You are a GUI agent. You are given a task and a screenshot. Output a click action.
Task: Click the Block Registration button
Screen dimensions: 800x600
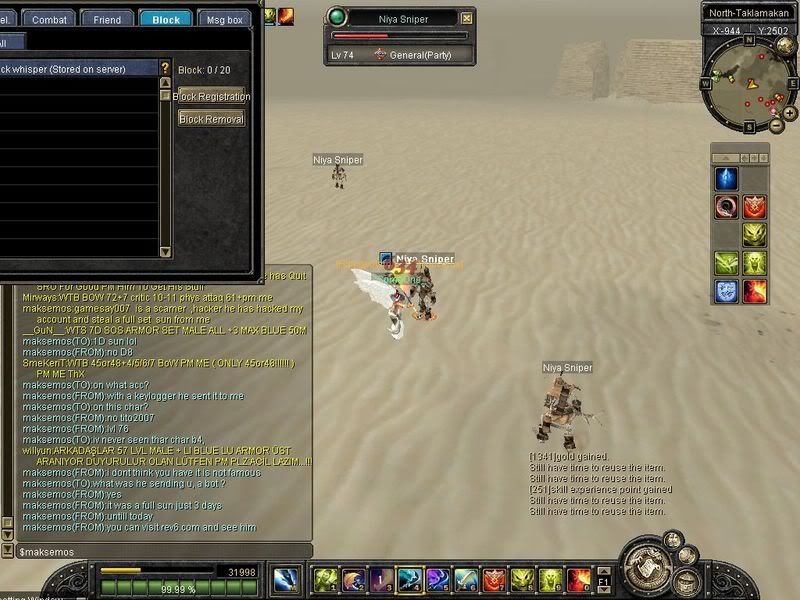click(x=212, y=97)
